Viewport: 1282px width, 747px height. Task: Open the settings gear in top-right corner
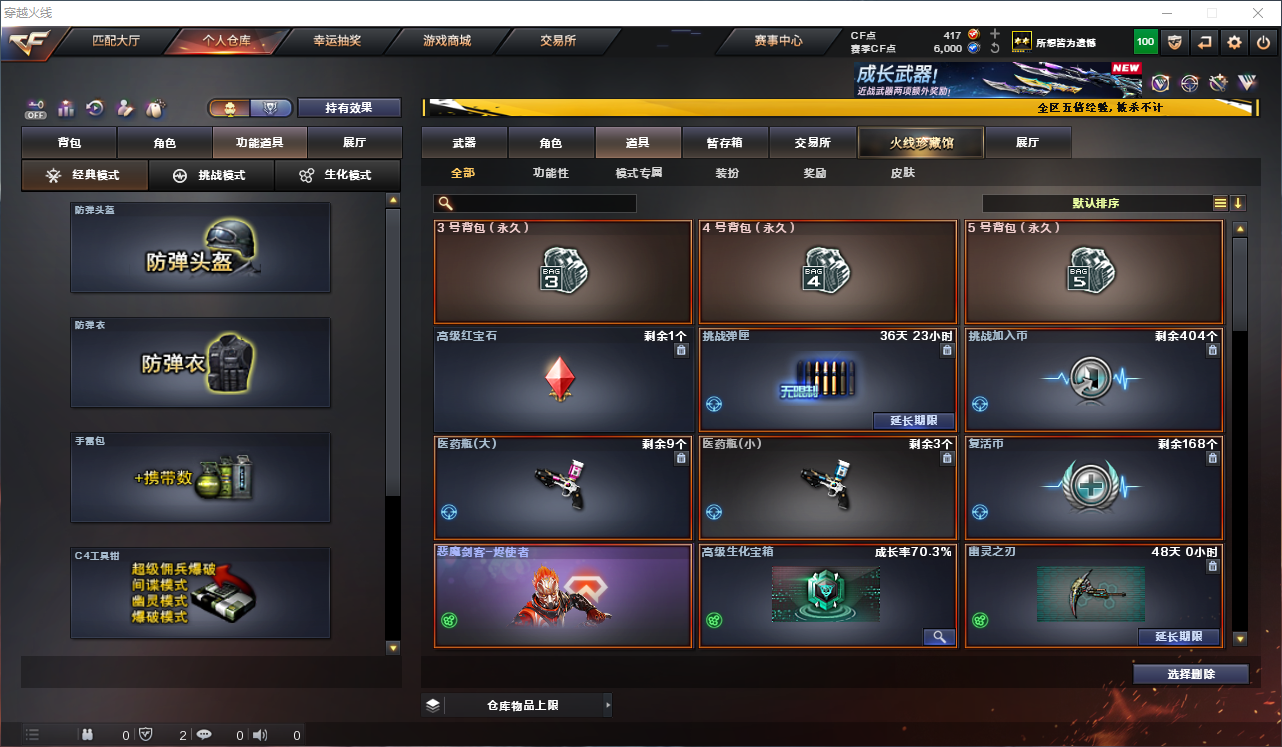click(1234, 42)
